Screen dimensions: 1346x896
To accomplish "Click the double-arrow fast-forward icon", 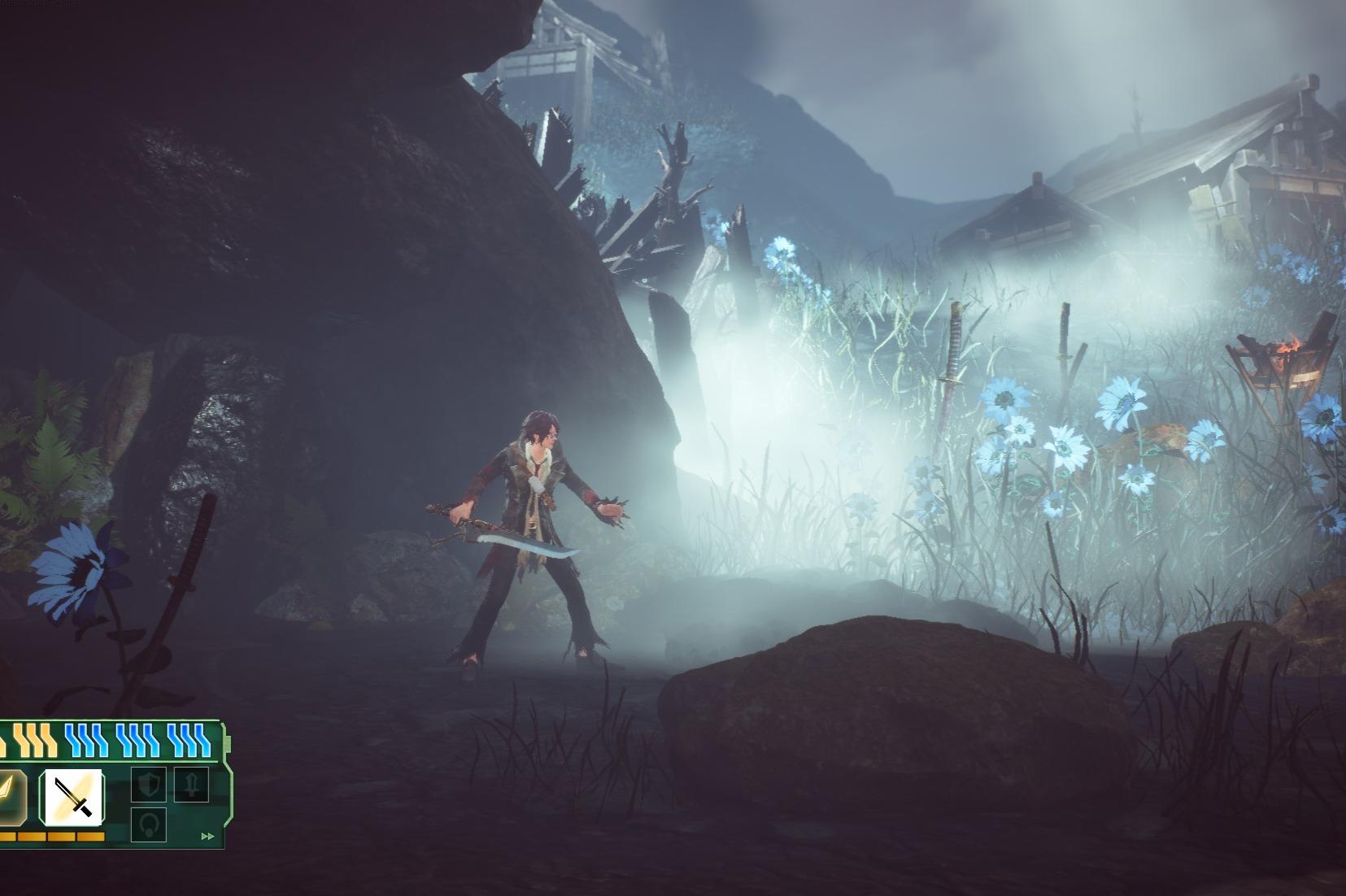I will click(208, 836).
